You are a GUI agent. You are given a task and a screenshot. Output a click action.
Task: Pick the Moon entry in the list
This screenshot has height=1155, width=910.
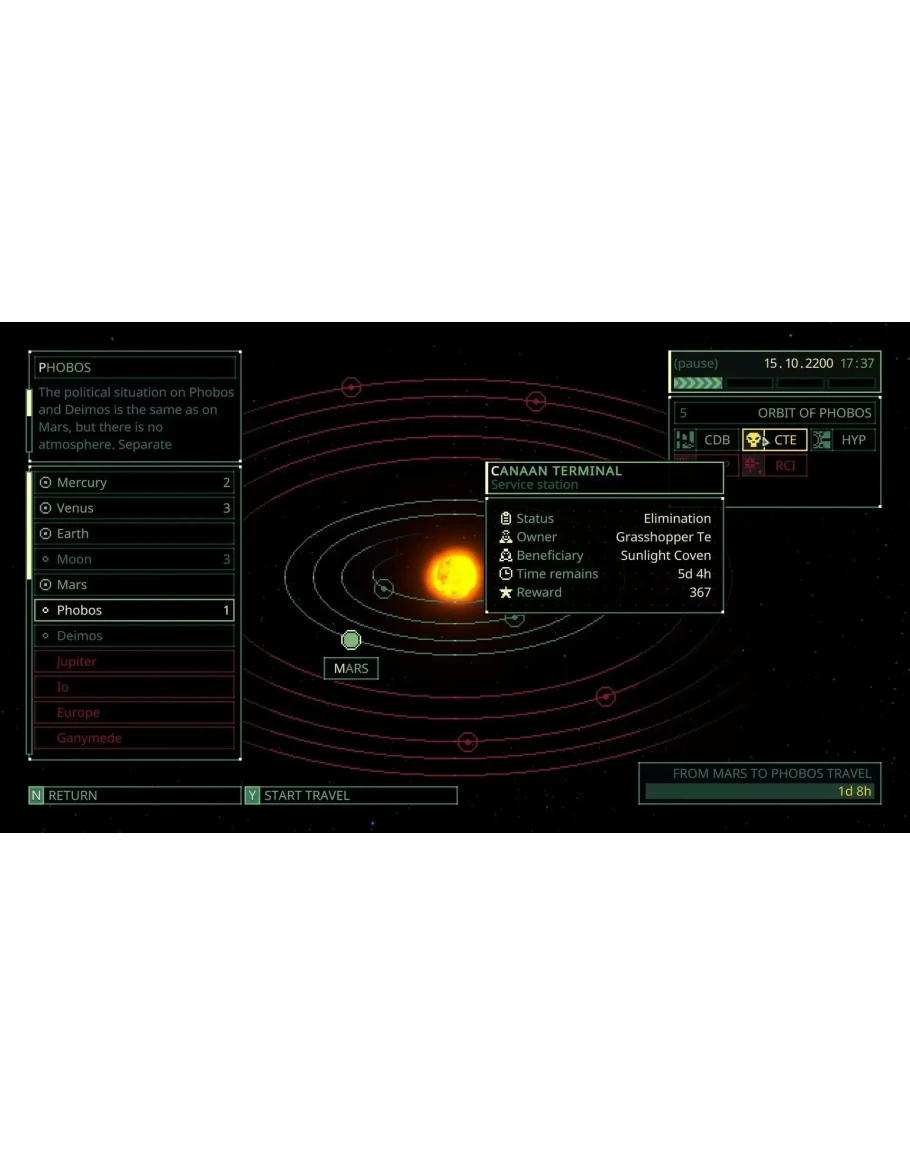134,560
